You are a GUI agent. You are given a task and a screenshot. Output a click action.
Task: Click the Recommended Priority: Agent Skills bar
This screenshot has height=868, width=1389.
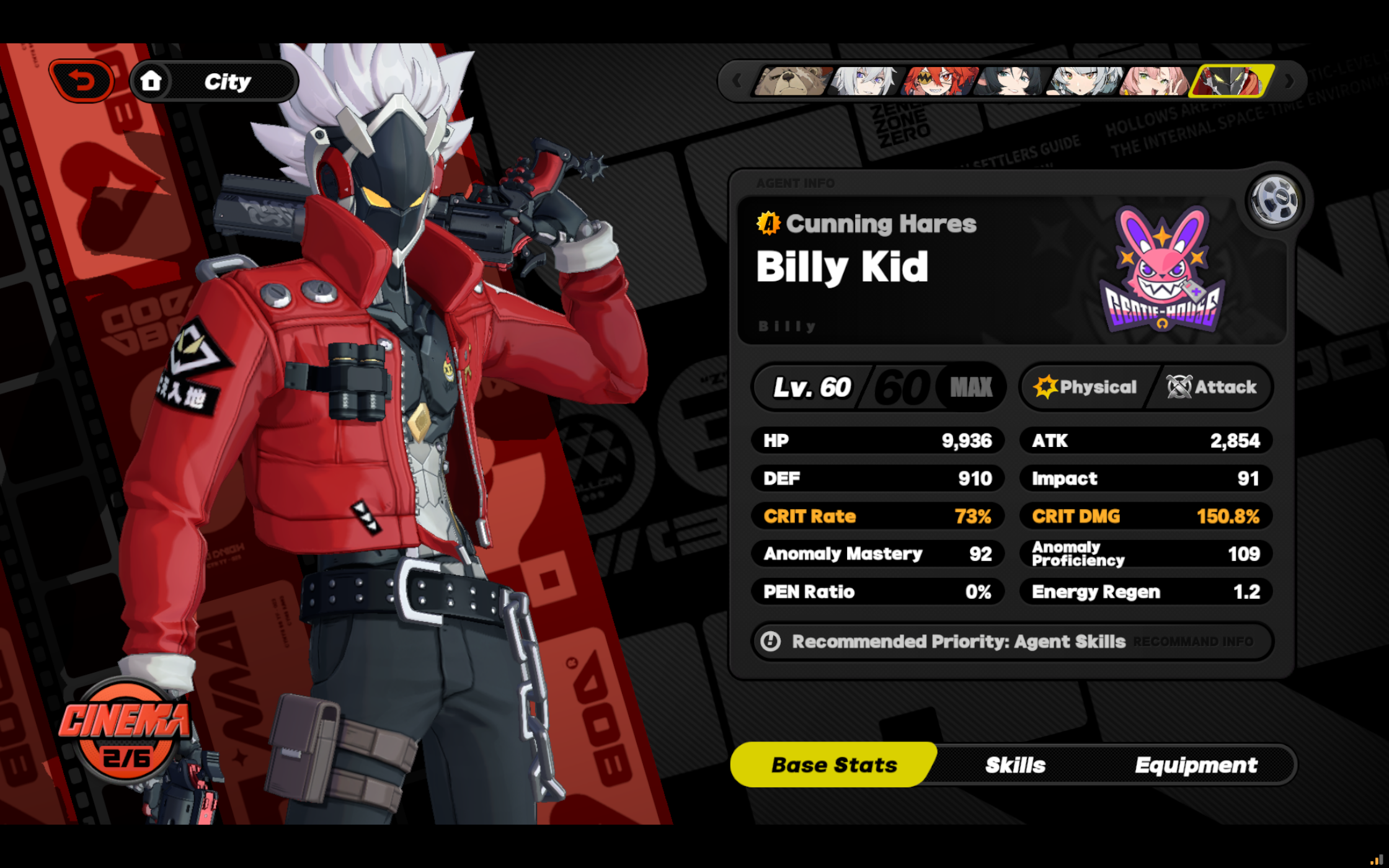pyautogui.click(x=958, y=642)
